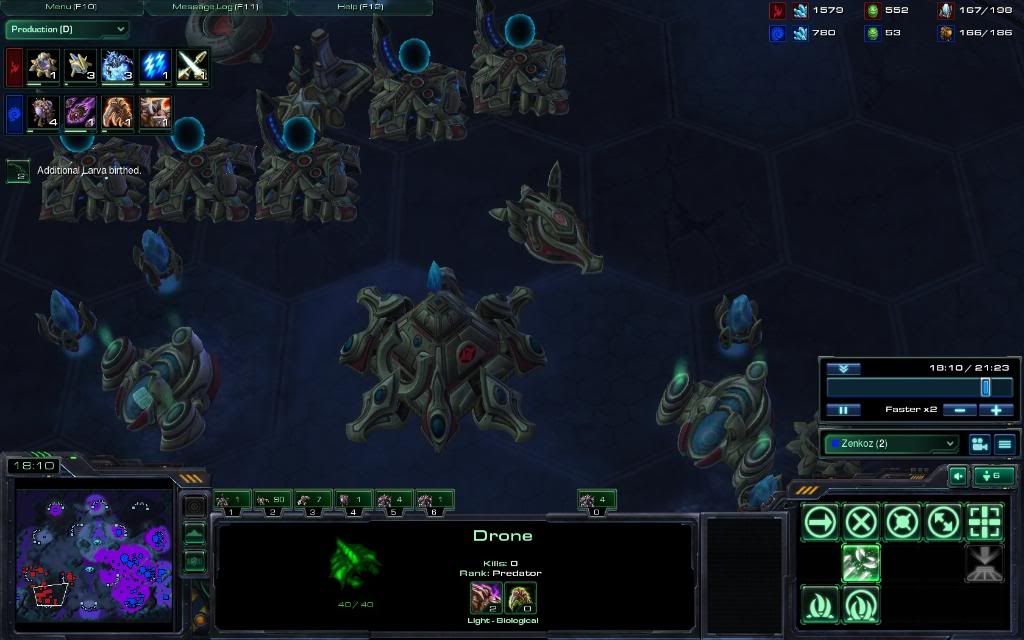Screen dimensions: 1024x640
Task: Click the replay timeline slider handle
Action: coord(985,387)
